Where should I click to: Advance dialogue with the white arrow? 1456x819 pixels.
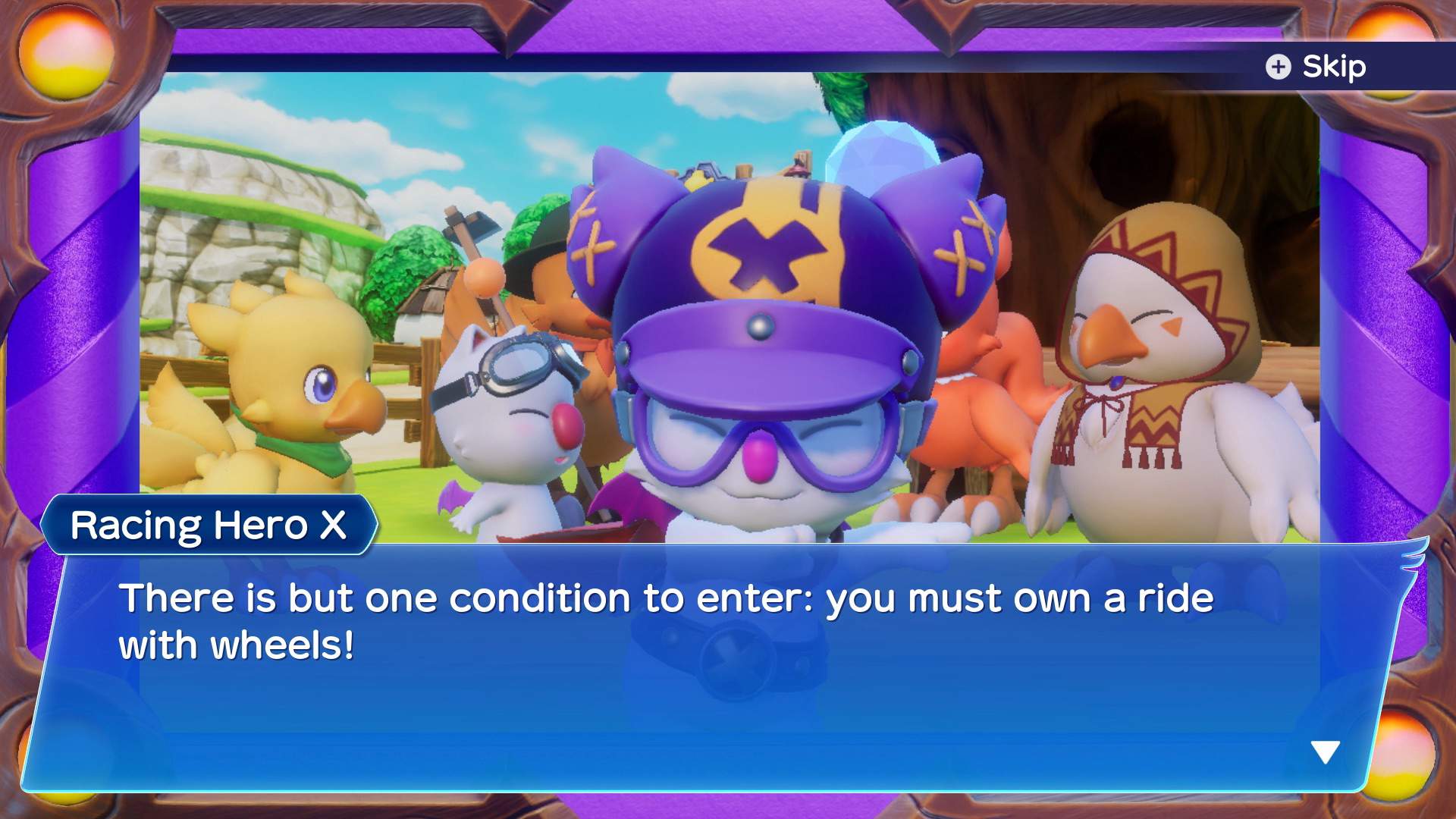coord(1325,752)
